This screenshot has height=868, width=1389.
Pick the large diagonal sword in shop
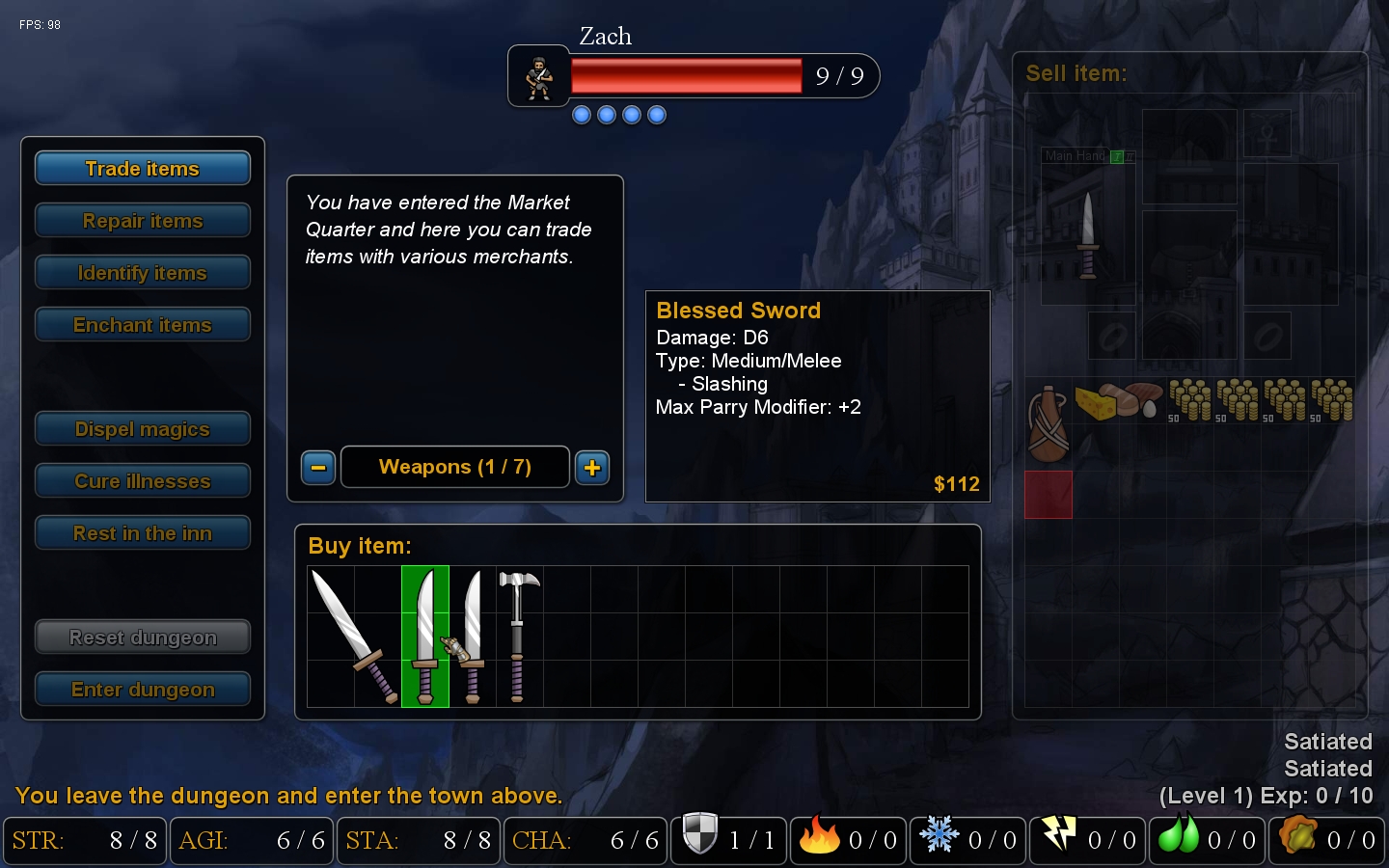tap(352, 637)
